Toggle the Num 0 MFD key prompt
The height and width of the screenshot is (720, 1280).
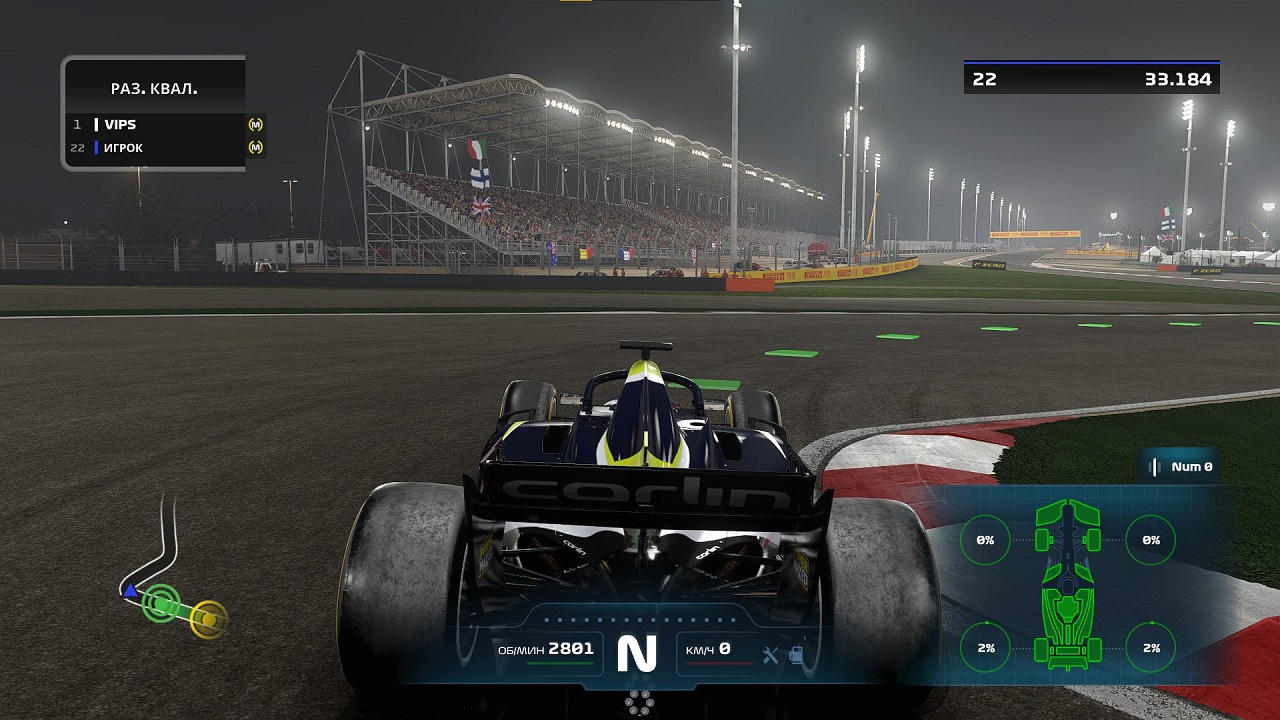point(1182,465)
